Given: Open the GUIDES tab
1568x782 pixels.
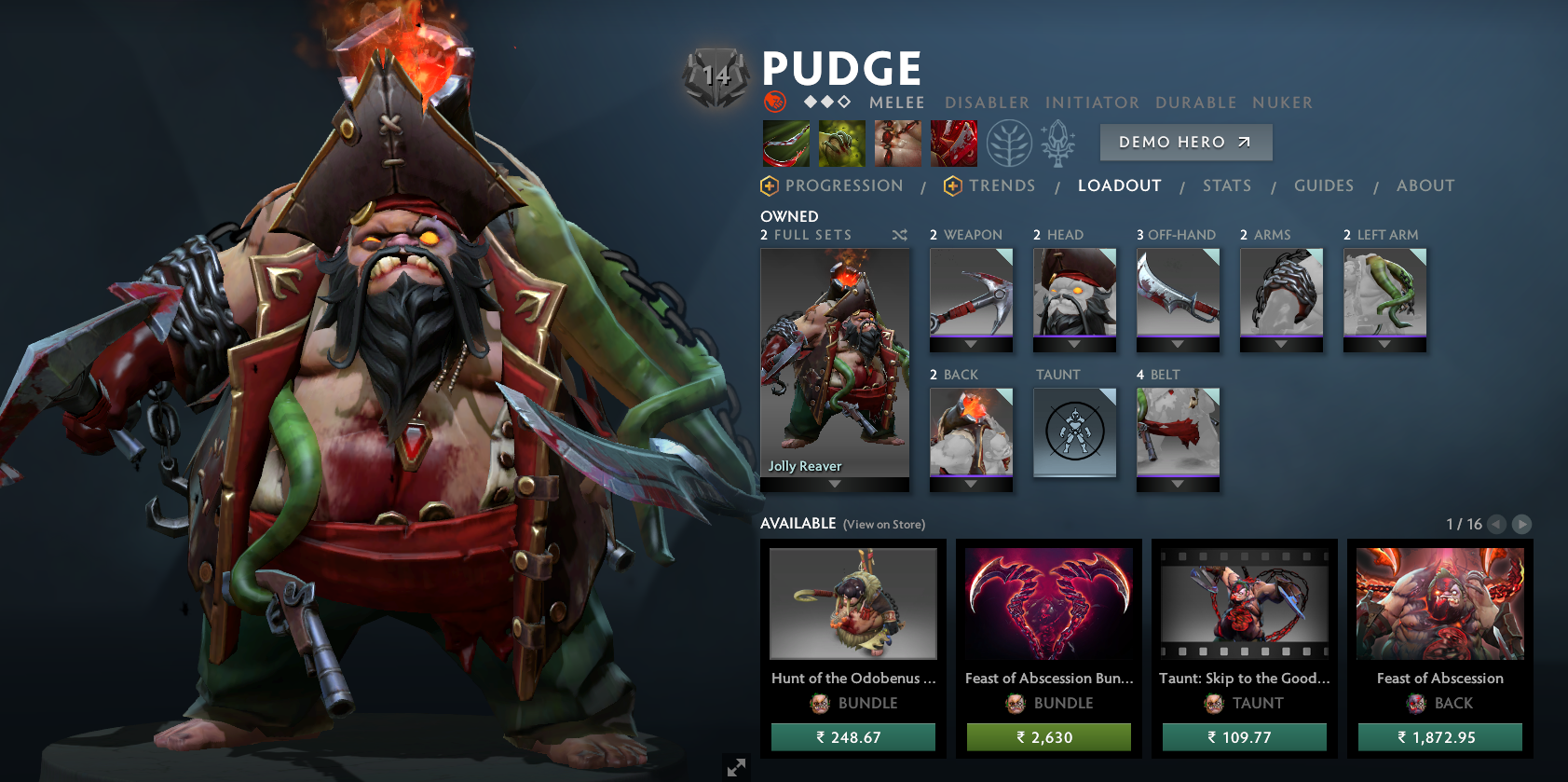Looking at the screenshot, I should (1324, 185).
